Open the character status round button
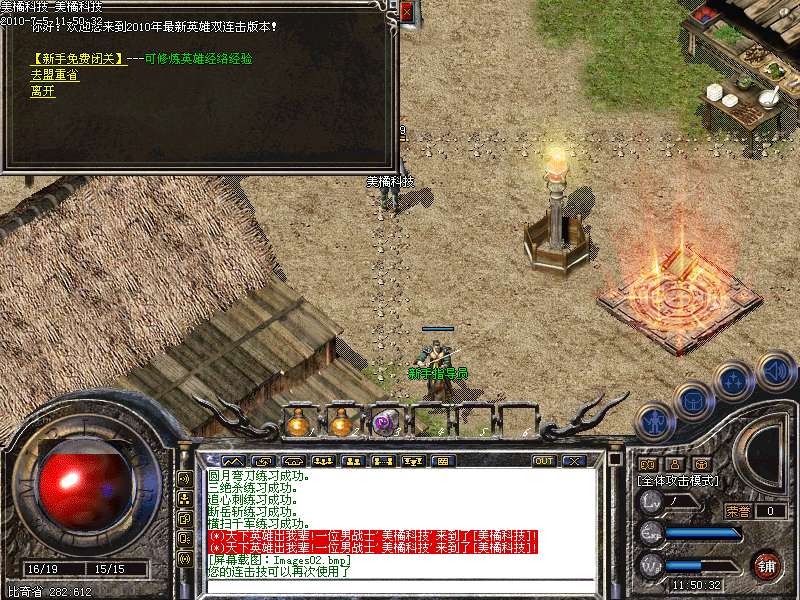Image resolution: width=800 pixels, height=600 pixels. point(653,420)
